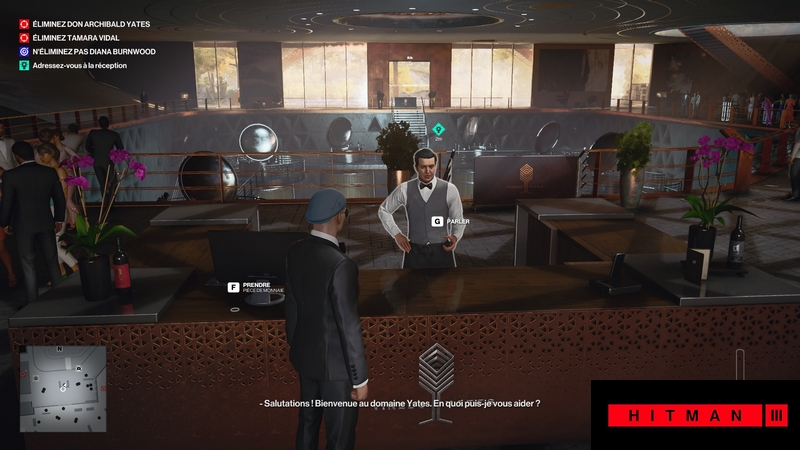This screenshot has height=450, width=800.
Task: Open the minimap
Action: click(x=63, y=388)
